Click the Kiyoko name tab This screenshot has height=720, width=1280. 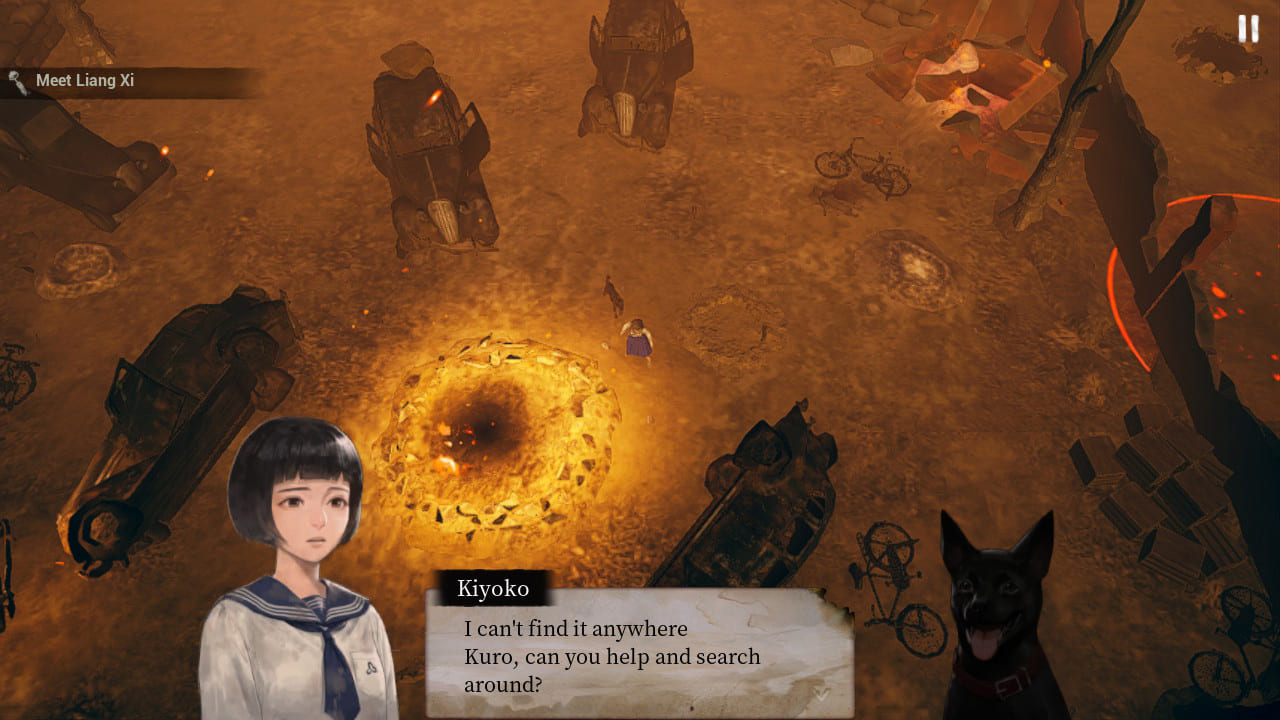pyautogui.click(x=494, y=589)
